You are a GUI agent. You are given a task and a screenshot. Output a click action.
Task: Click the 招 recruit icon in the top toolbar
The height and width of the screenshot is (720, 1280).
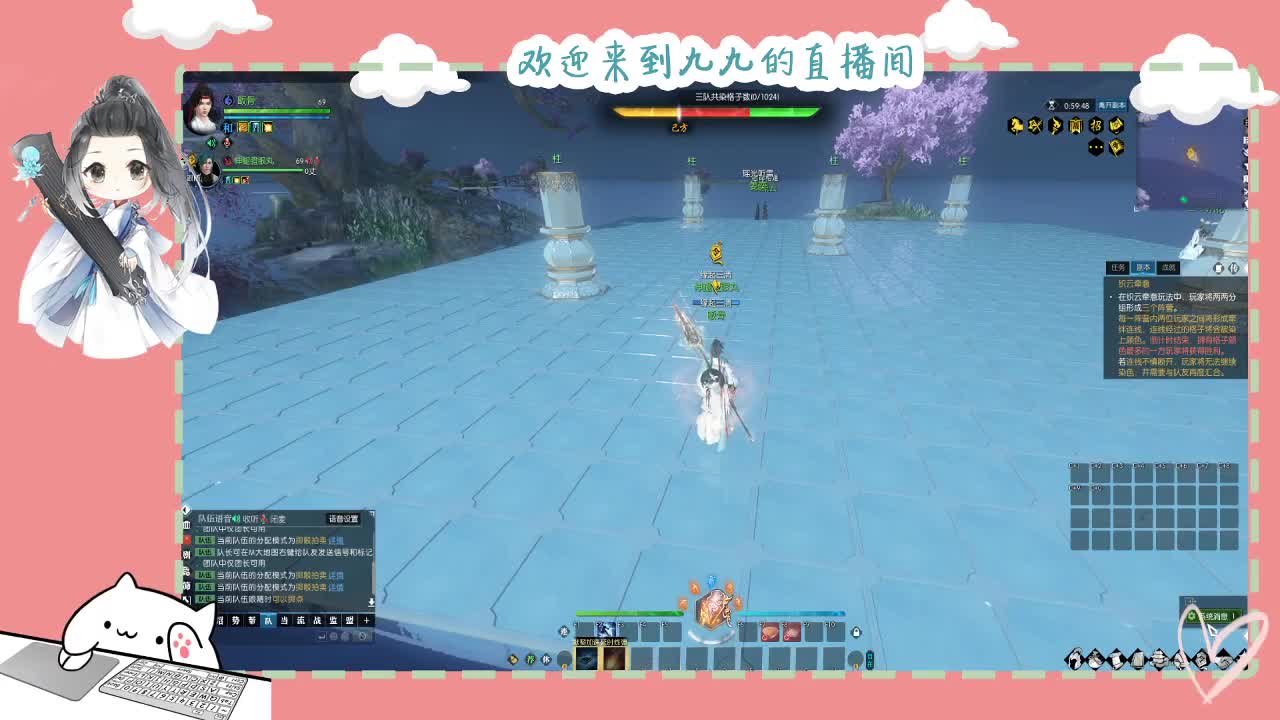tap(1097, 127)
